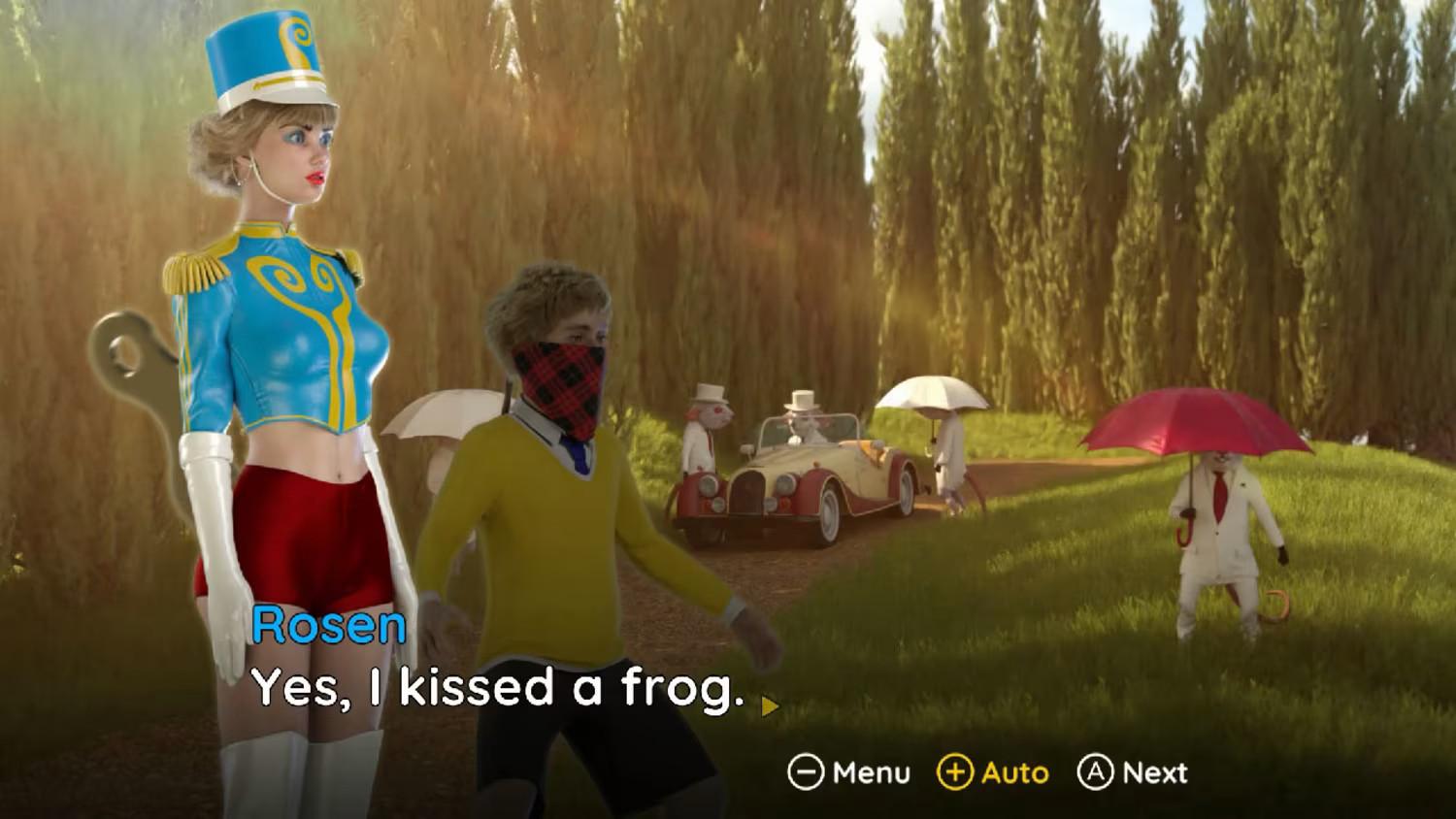Select the speaker name Rosen
The image size is (1456, 819).
(x=330, y=627)
